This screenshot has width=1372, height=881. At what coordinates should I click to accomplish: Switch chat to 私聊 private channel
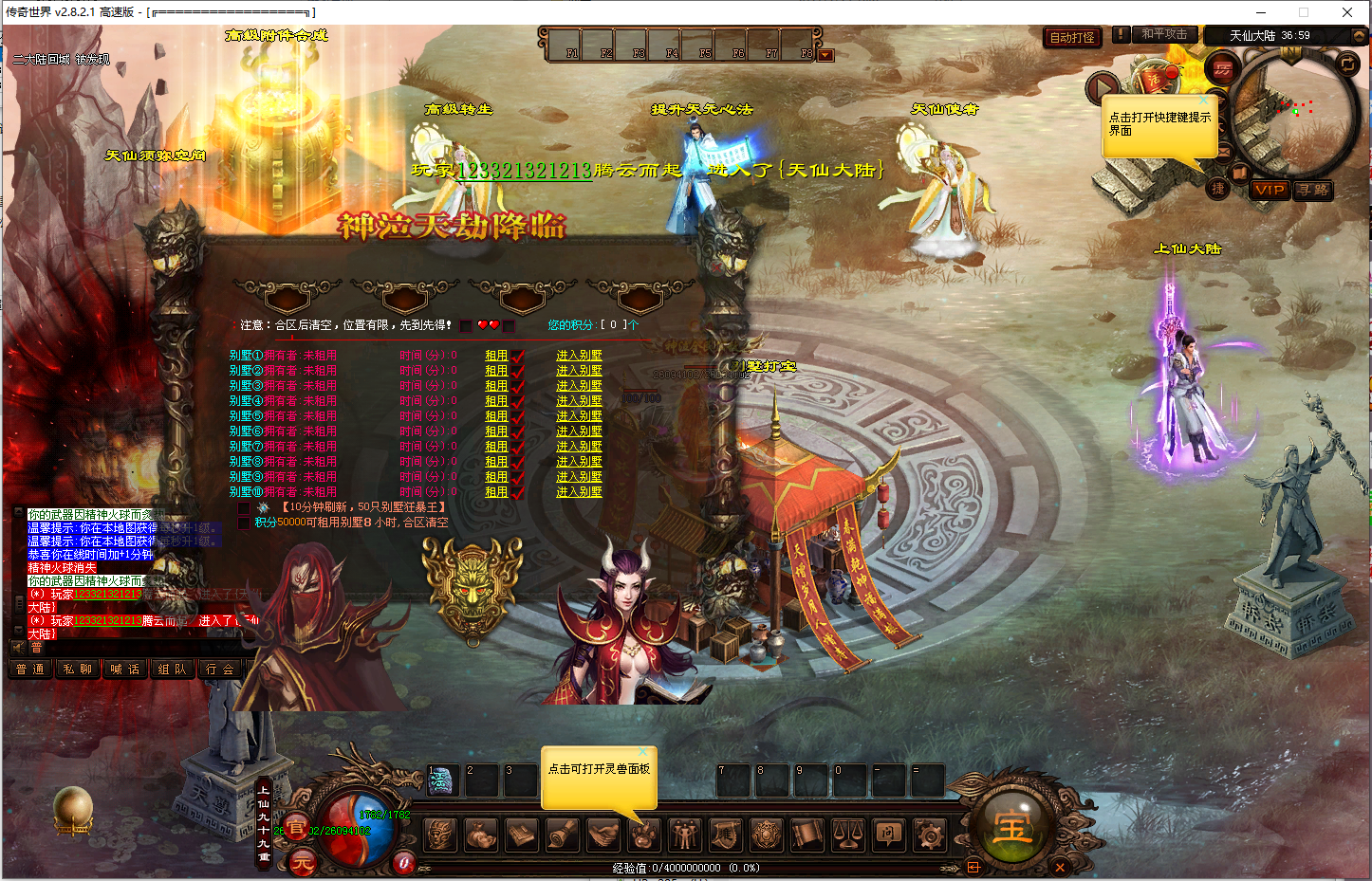click(x=78, y=670)
